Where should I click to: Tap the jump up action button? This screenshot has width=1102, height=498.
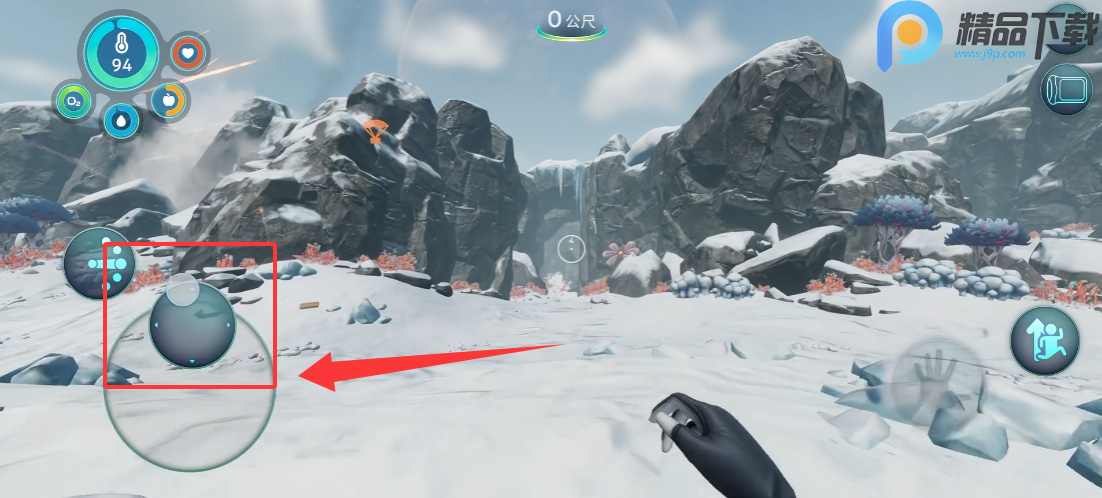[1044, 340]
